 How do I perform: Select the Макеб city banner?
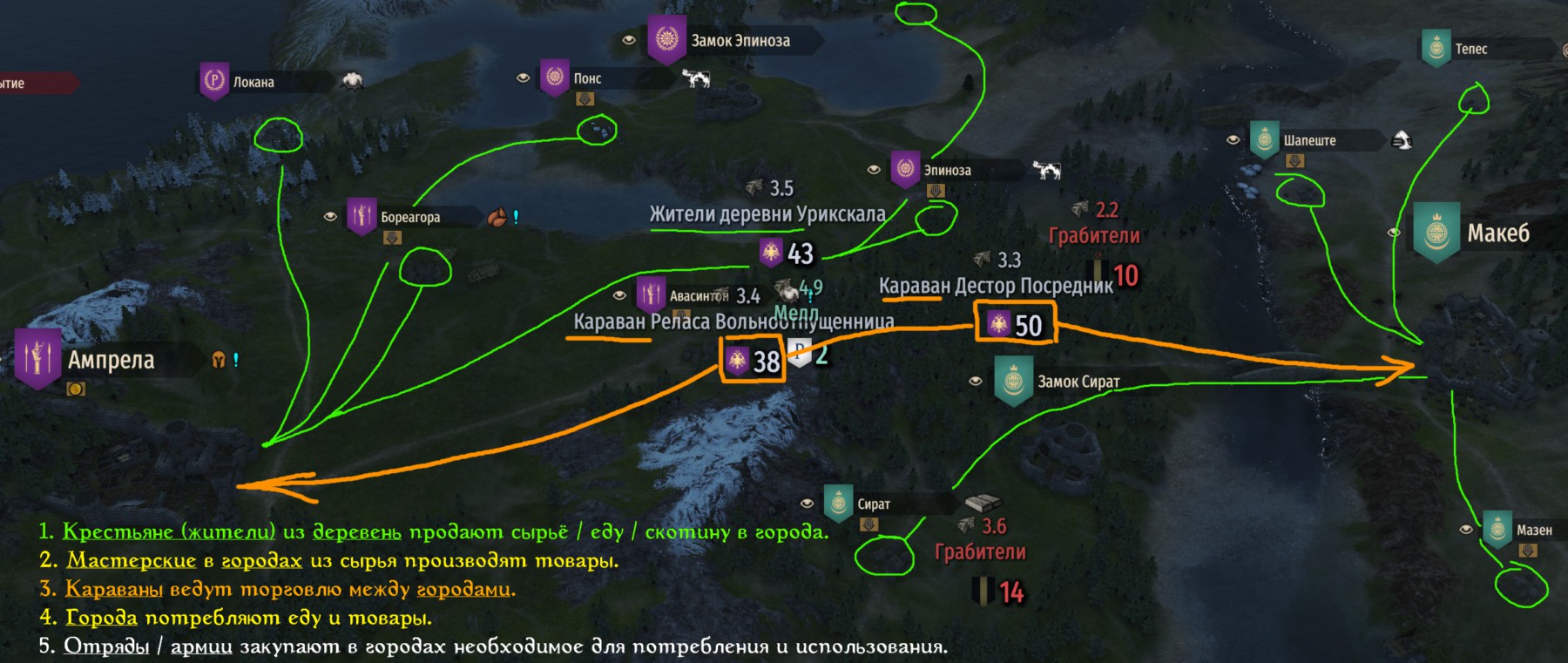(x=1436, y=233)
